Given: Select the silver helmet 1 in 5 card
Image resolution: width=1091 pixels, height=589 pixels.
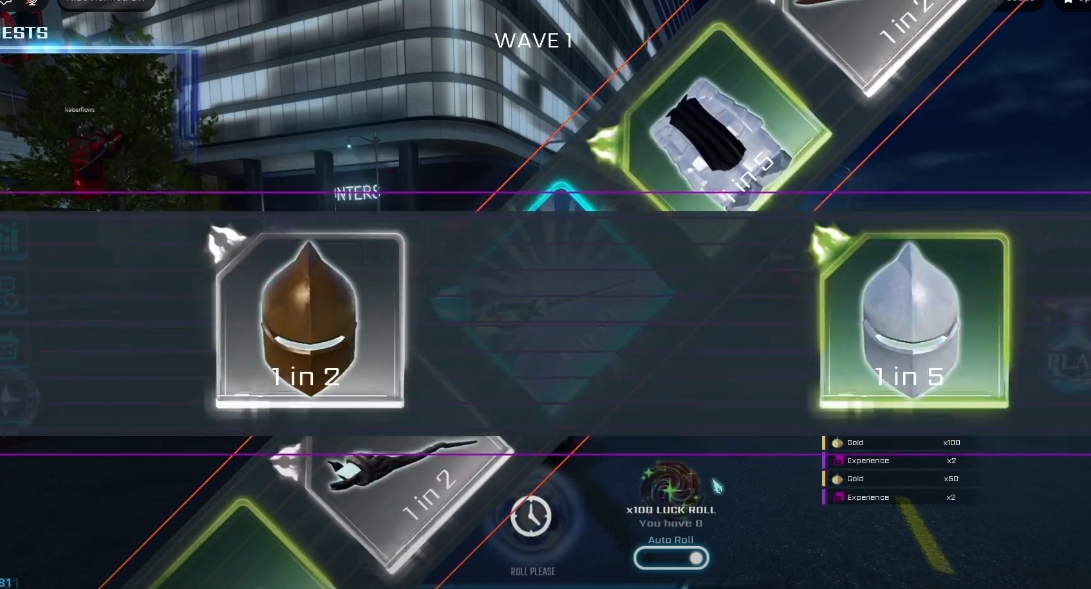Looking at the screenshot, I should click(912, 320).
